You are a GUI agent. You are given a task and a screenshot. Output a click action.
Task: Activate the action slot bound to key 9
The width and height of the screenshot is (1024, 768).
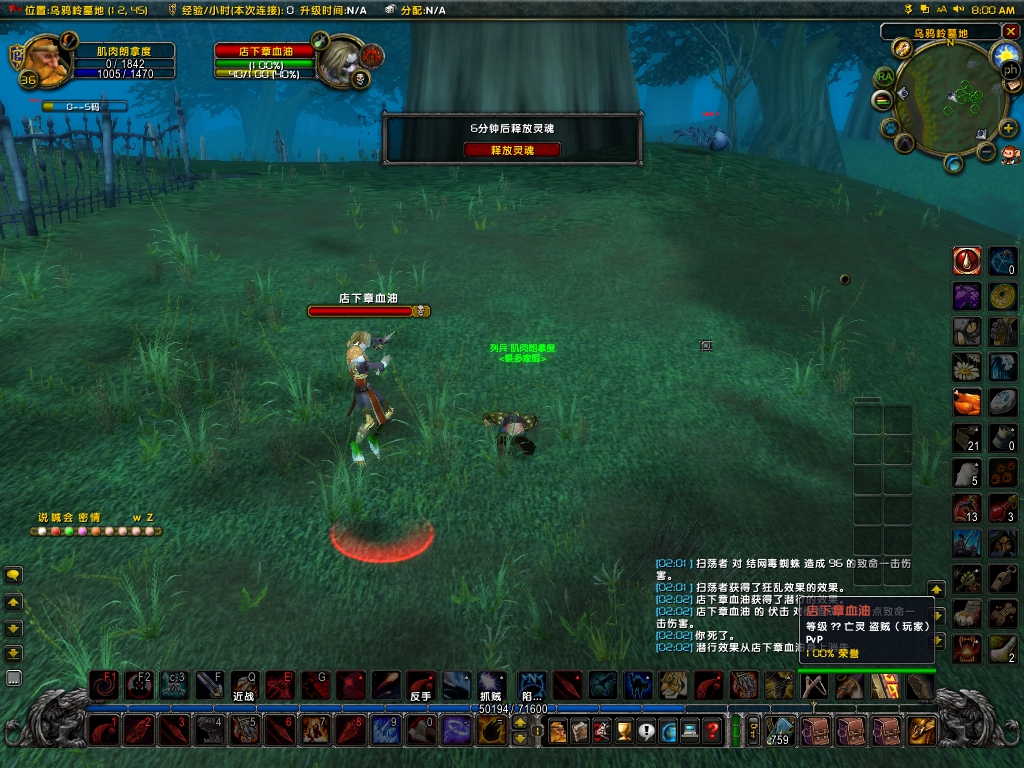tap(386, 730)
